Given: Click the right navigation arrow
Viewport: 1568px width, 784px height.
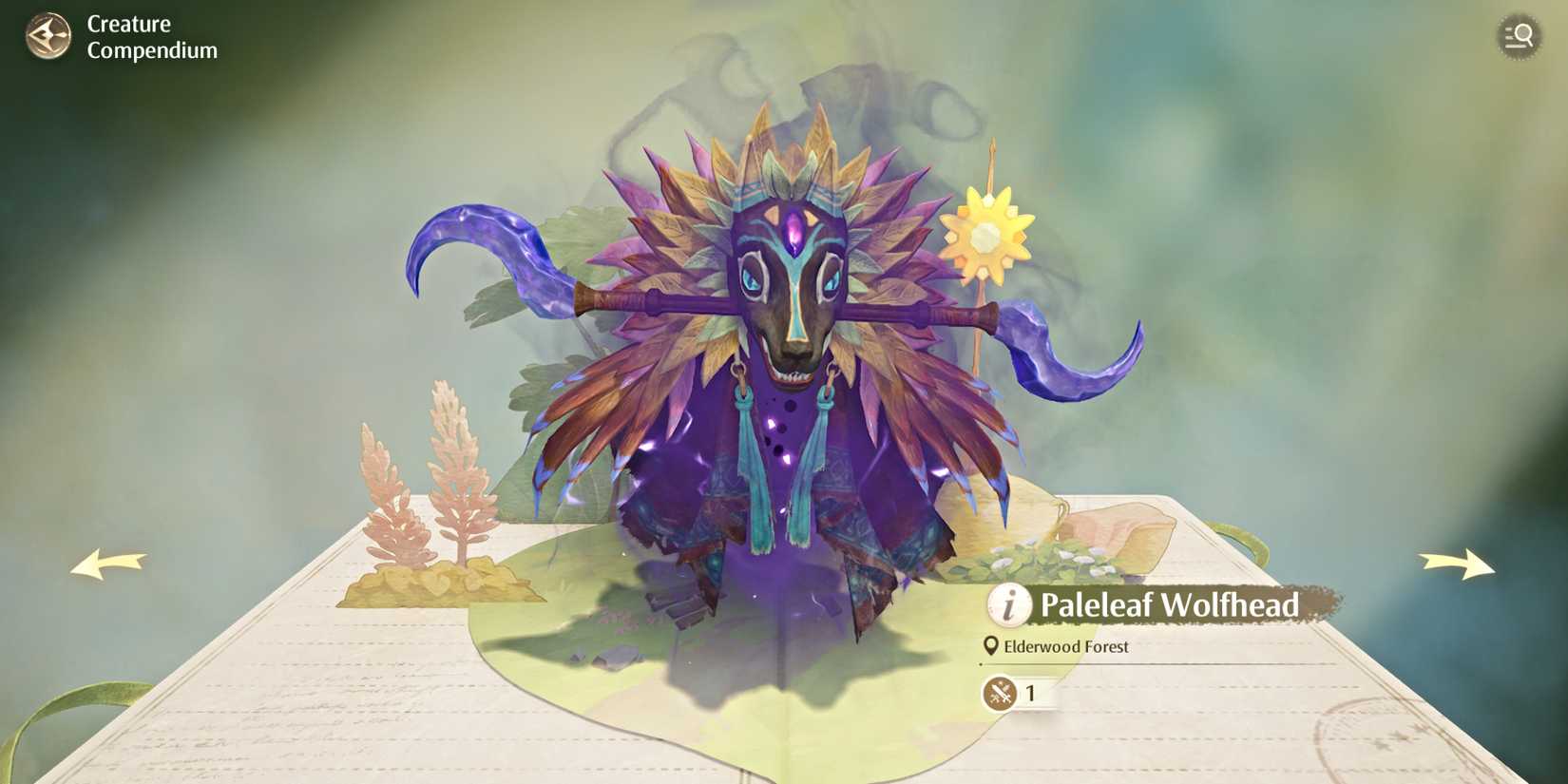Looking at the screenshot, I should click(x=1454, y=565).
